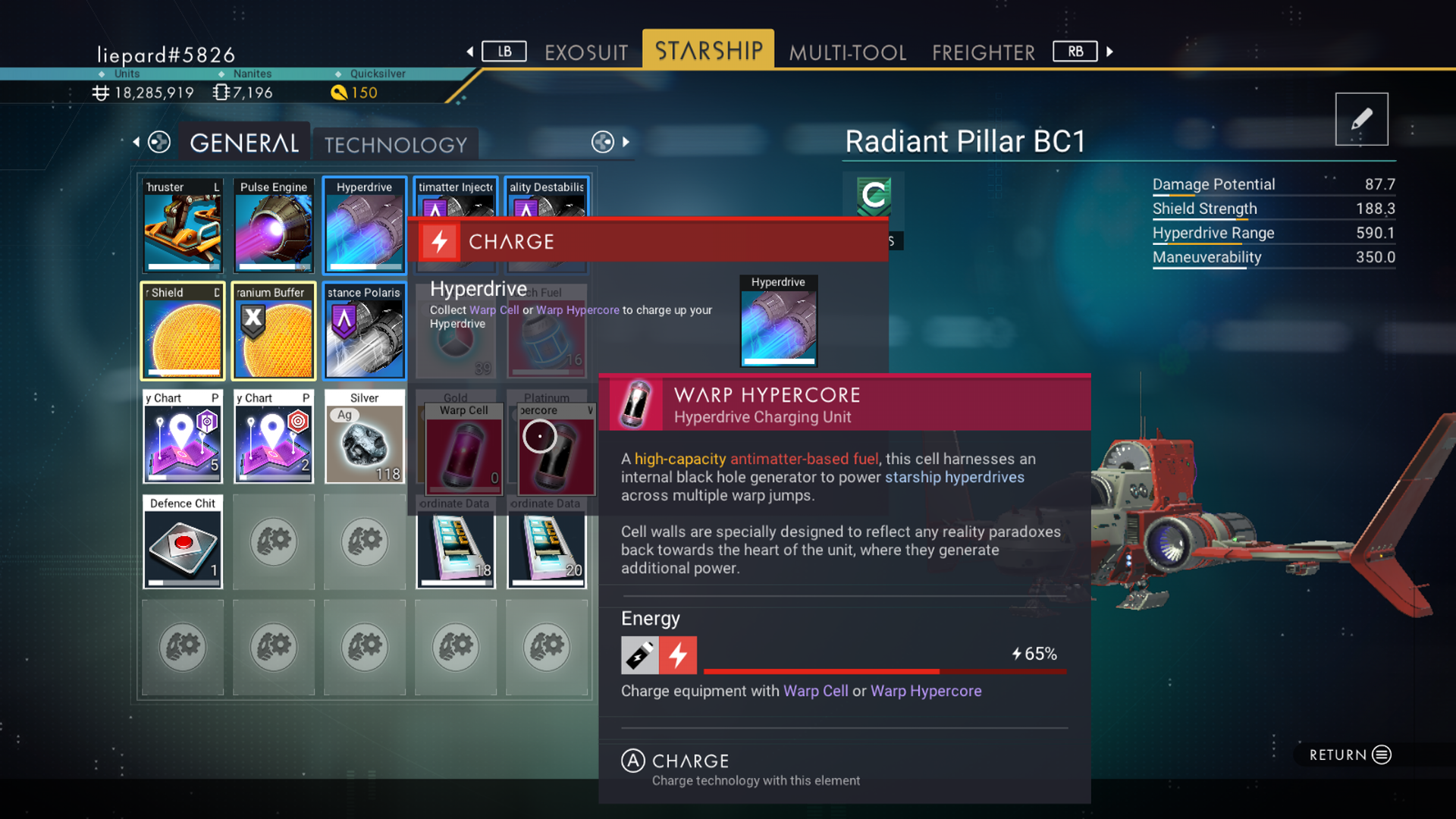1456x819 pixels.
Task: Select the Uranium Buffer shield module
Action: [x=274, y=331]
